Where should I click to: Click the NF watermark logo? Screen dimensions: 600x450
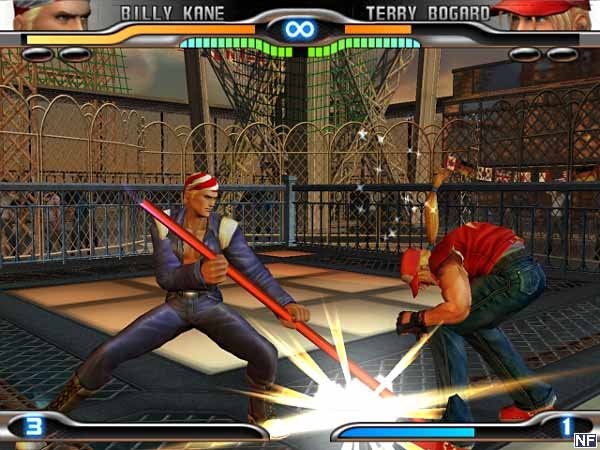(x=585, y=438)
